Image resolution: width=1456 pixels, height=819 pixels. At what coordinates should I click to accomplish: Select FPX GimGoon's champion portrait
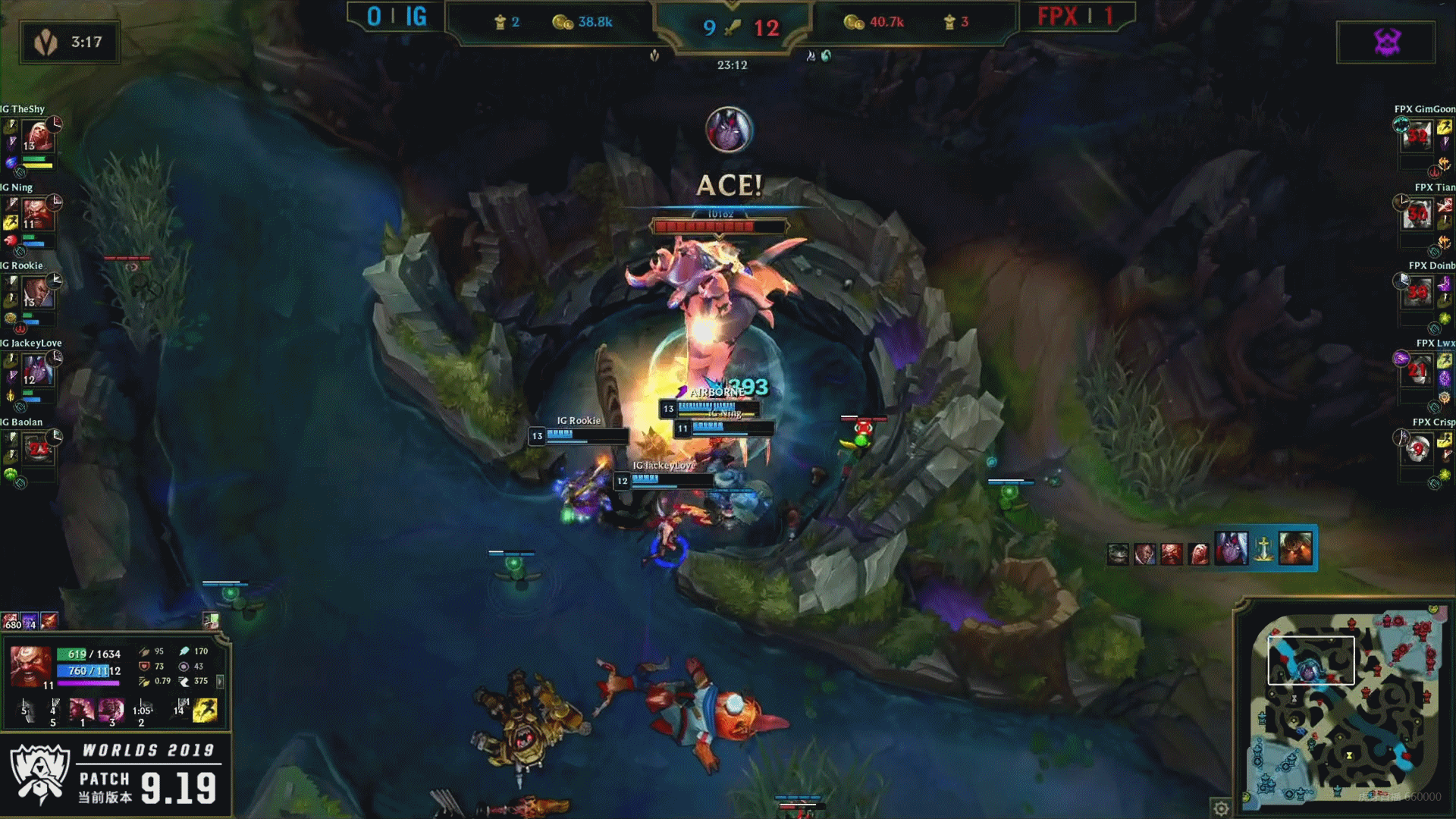click(x=1417, y=137)
